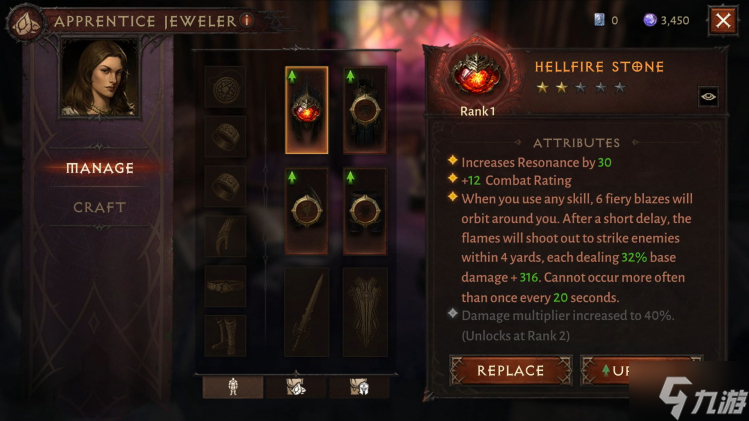Select the belt equipment slot
The width and height of the screenshot is (749, 421).
[x=225, y=287]
